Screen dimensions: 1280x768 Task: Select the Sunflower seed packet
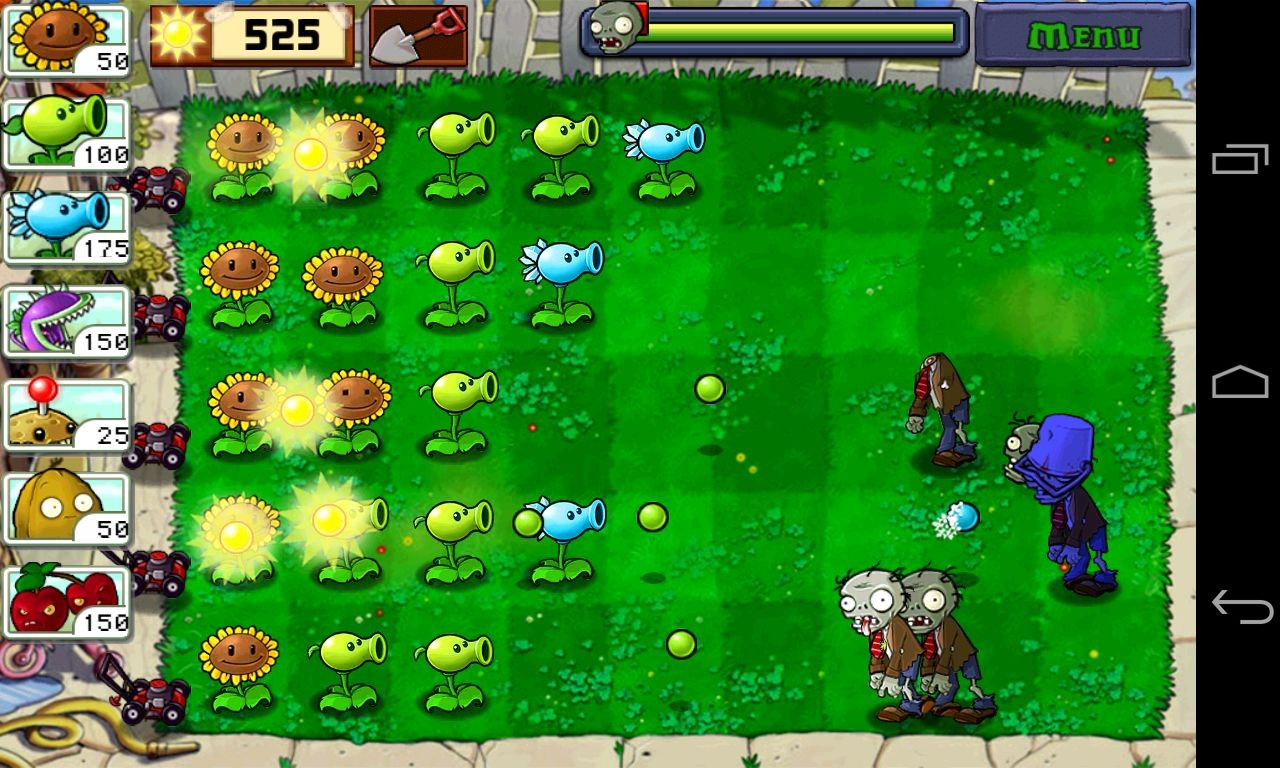coord(65,35)
